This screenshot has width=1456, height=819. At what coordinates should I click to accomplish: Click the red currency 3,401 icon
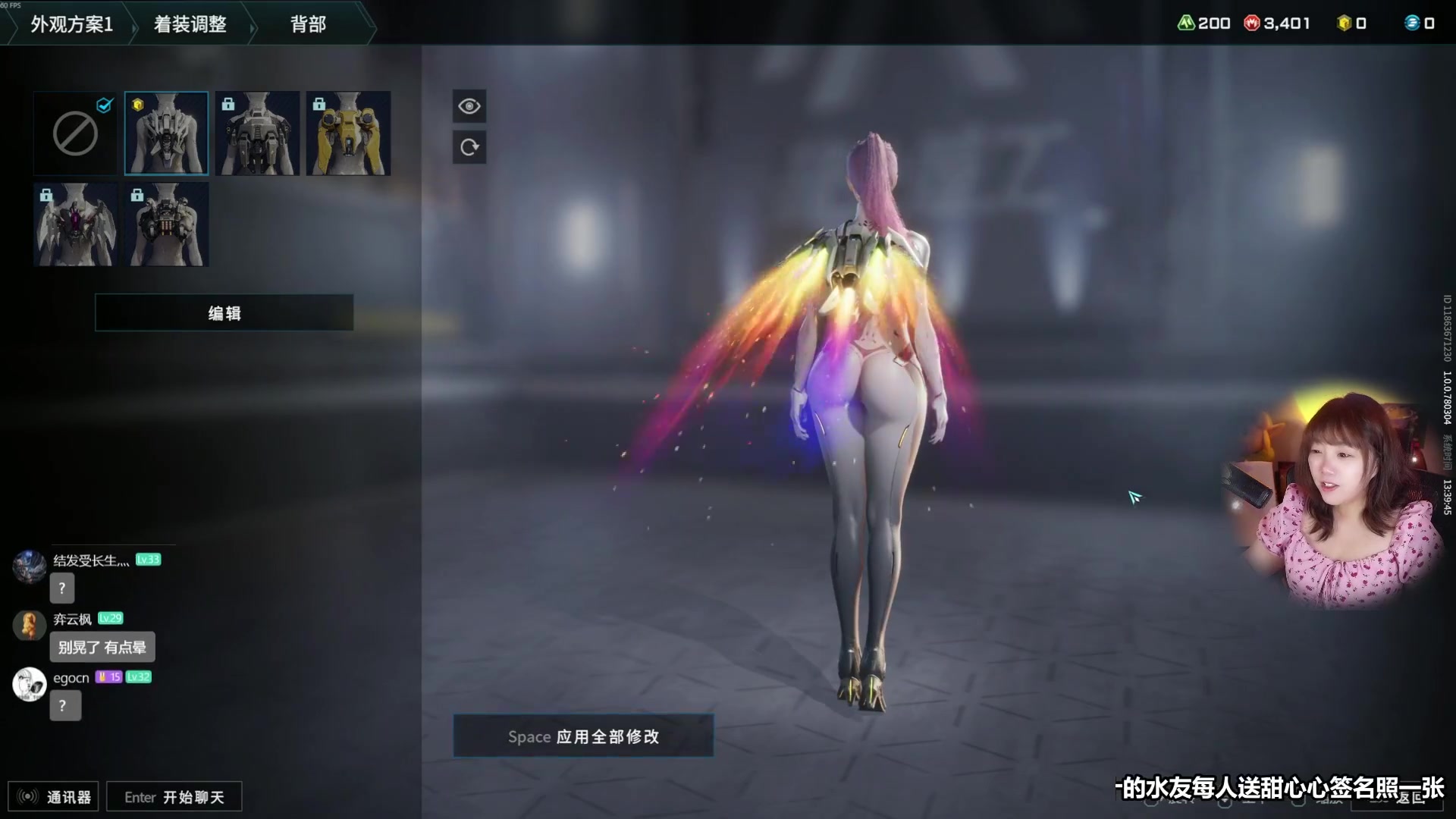coord(1251,24)
